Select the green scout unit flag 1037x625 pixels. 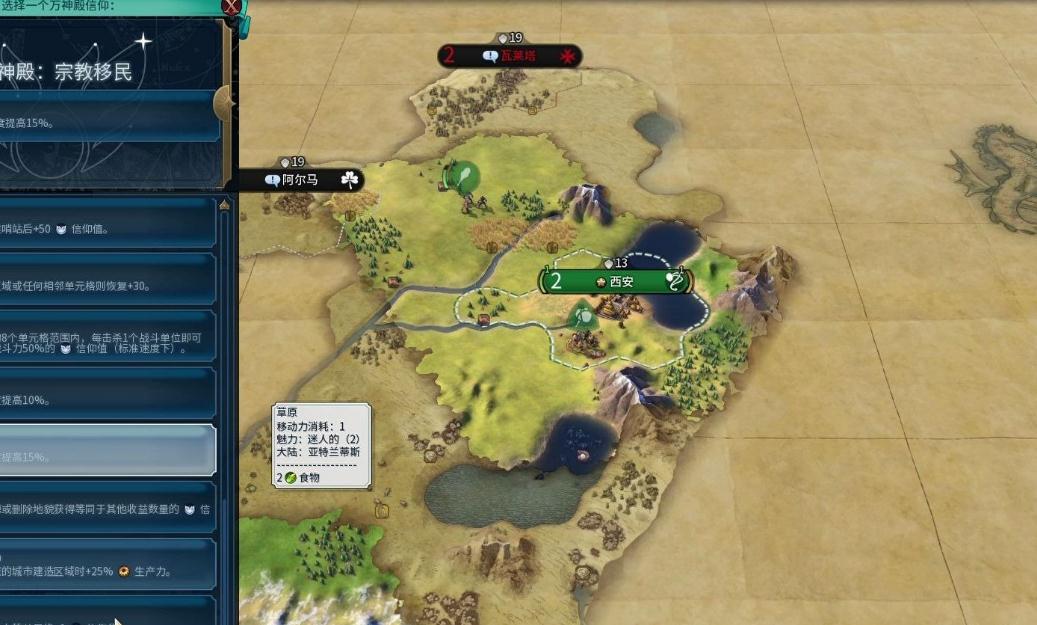461,177
